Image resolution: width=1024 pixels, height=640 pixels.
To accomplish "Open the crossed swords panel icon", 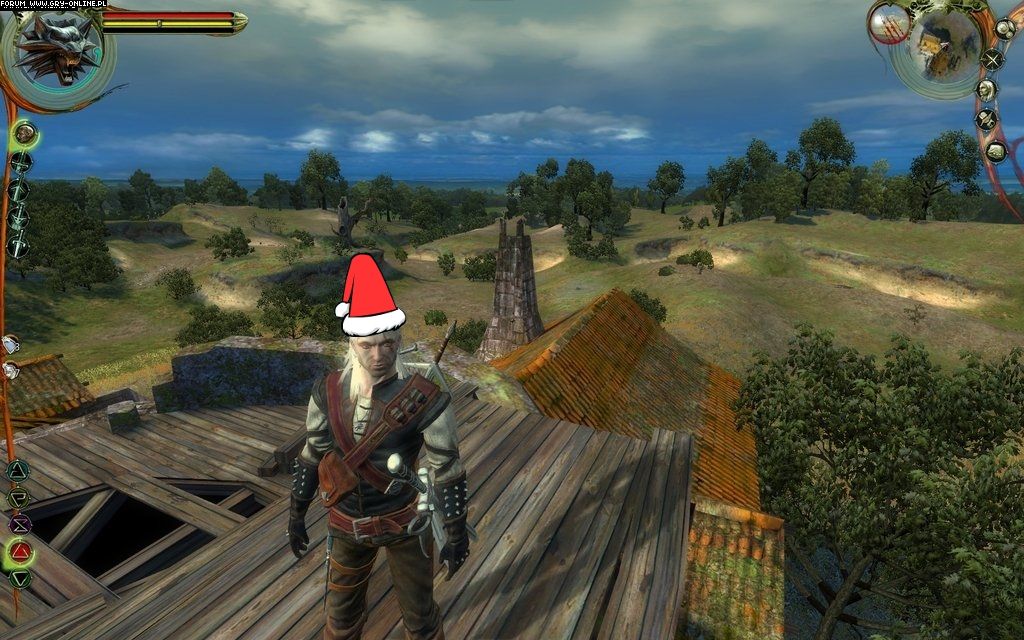I will 992,59.
